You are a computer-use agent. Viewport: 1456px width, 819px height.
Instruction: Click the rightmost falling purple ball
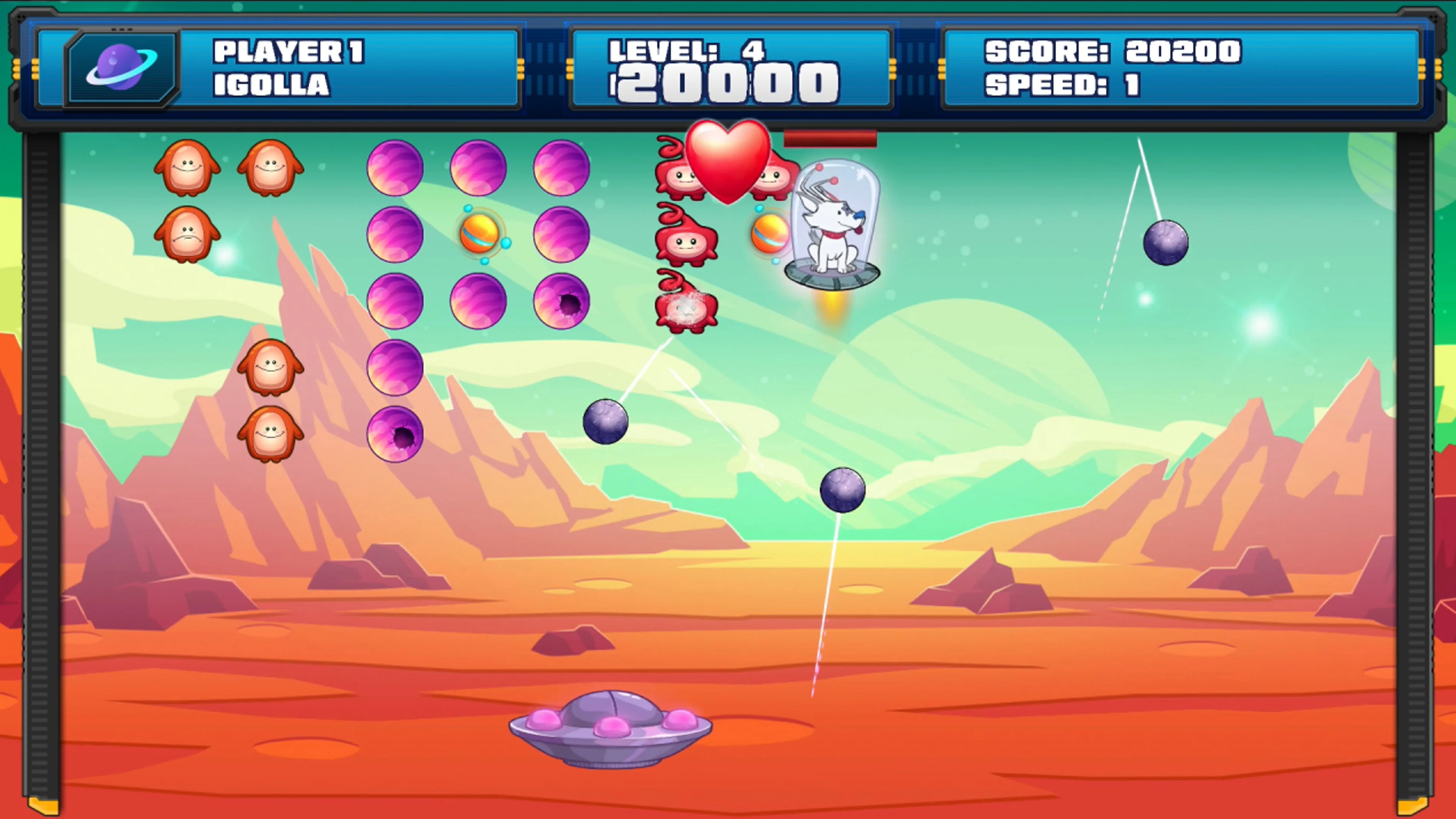[x=1166, y=243]
